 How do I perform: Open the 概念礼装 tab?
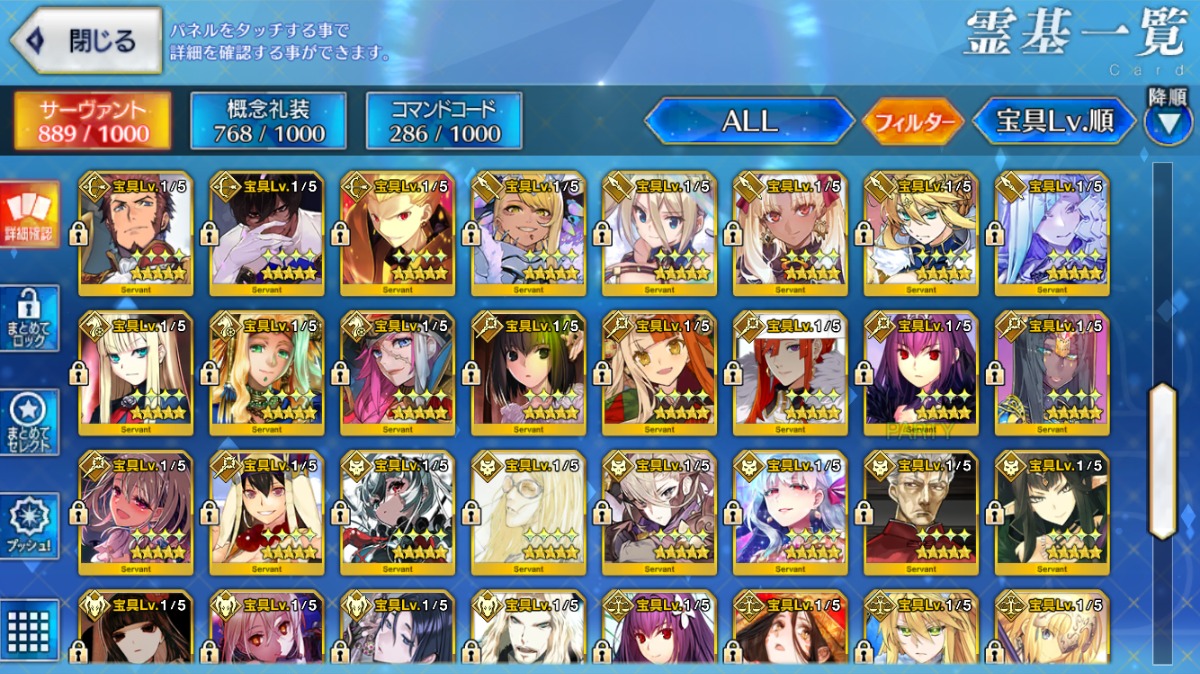coord(268,122)
